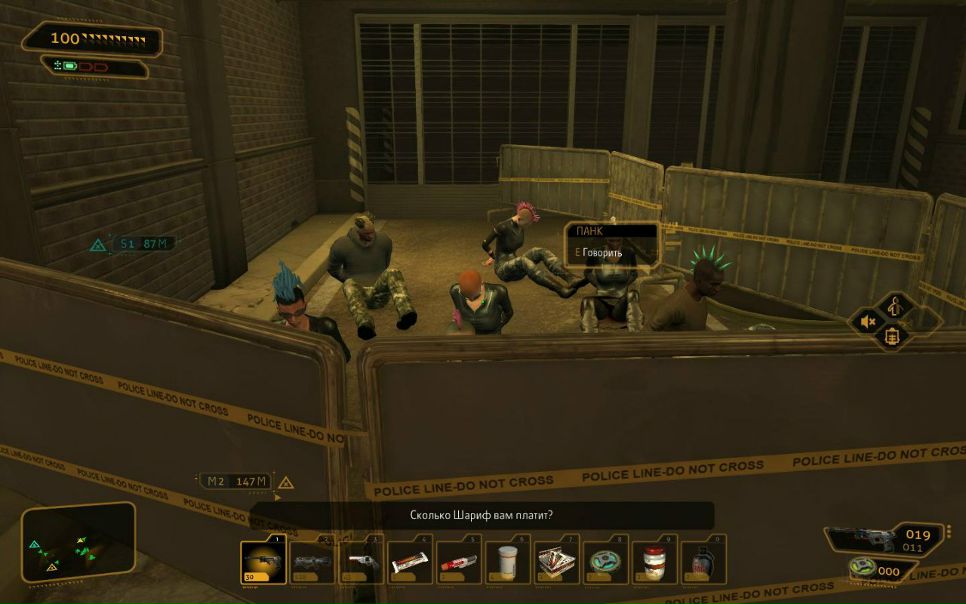Activate the armor vest augmentation icon
This screenshot has width=966, height=604.
[x=893, y=338]
